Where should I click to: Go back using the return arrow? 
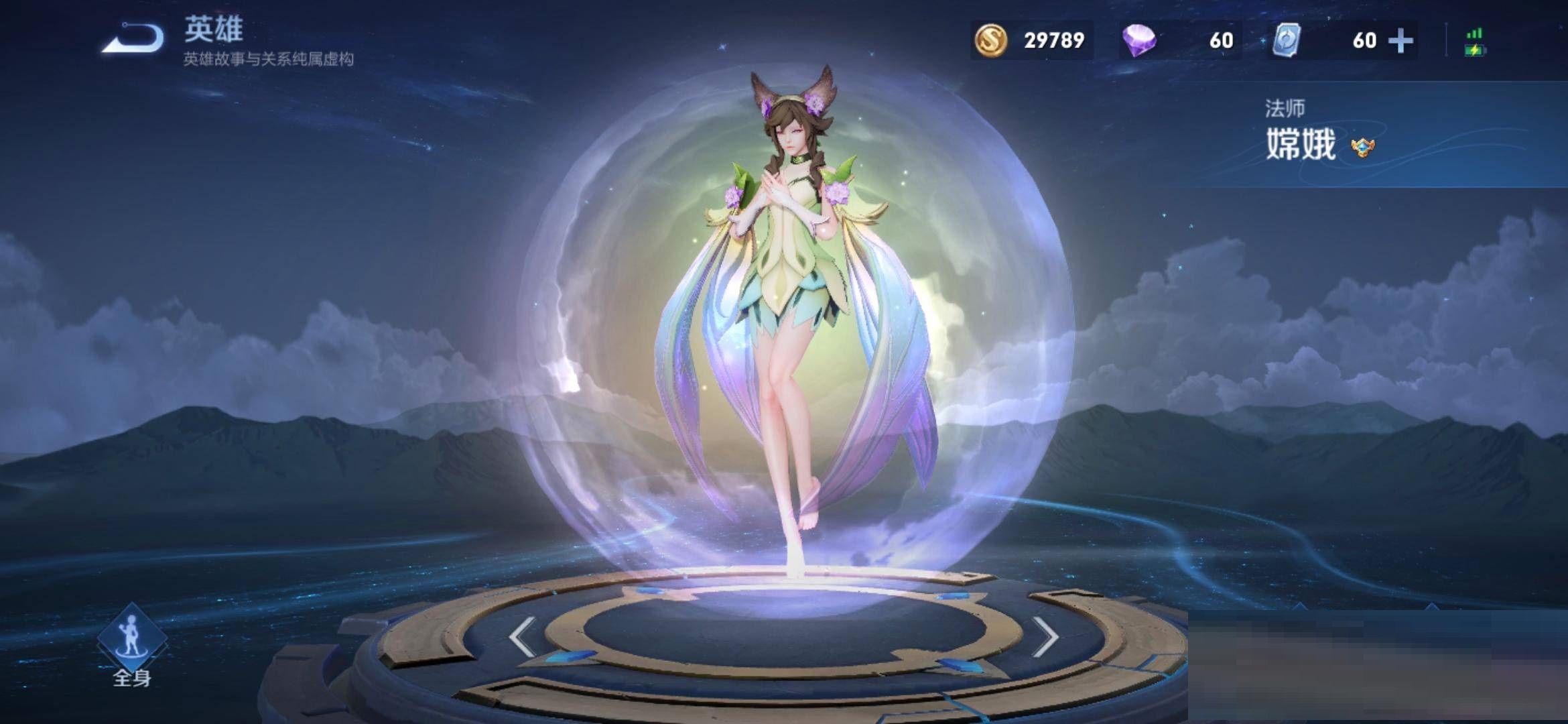[134, 39]
